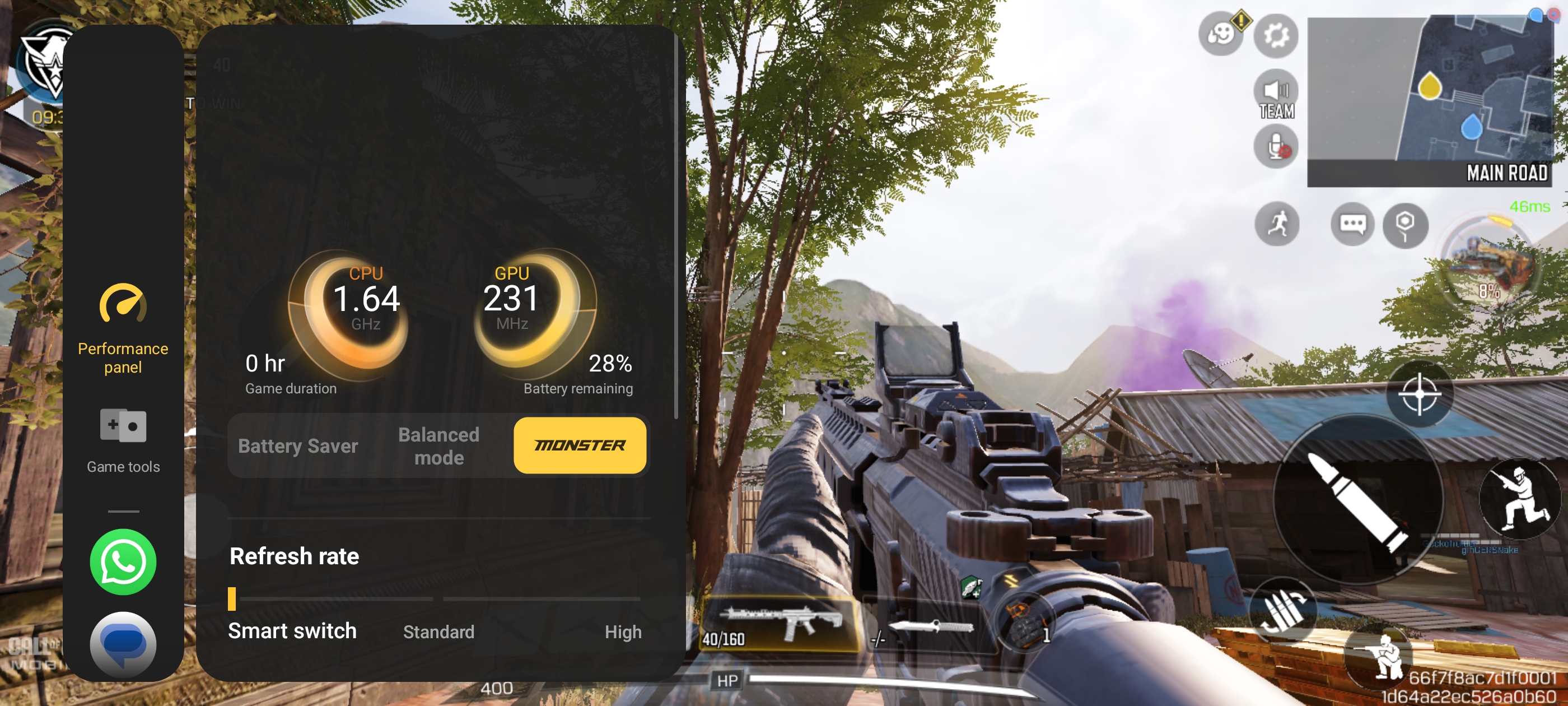Open the game settings gear icon

click(x=1276, y=36)
